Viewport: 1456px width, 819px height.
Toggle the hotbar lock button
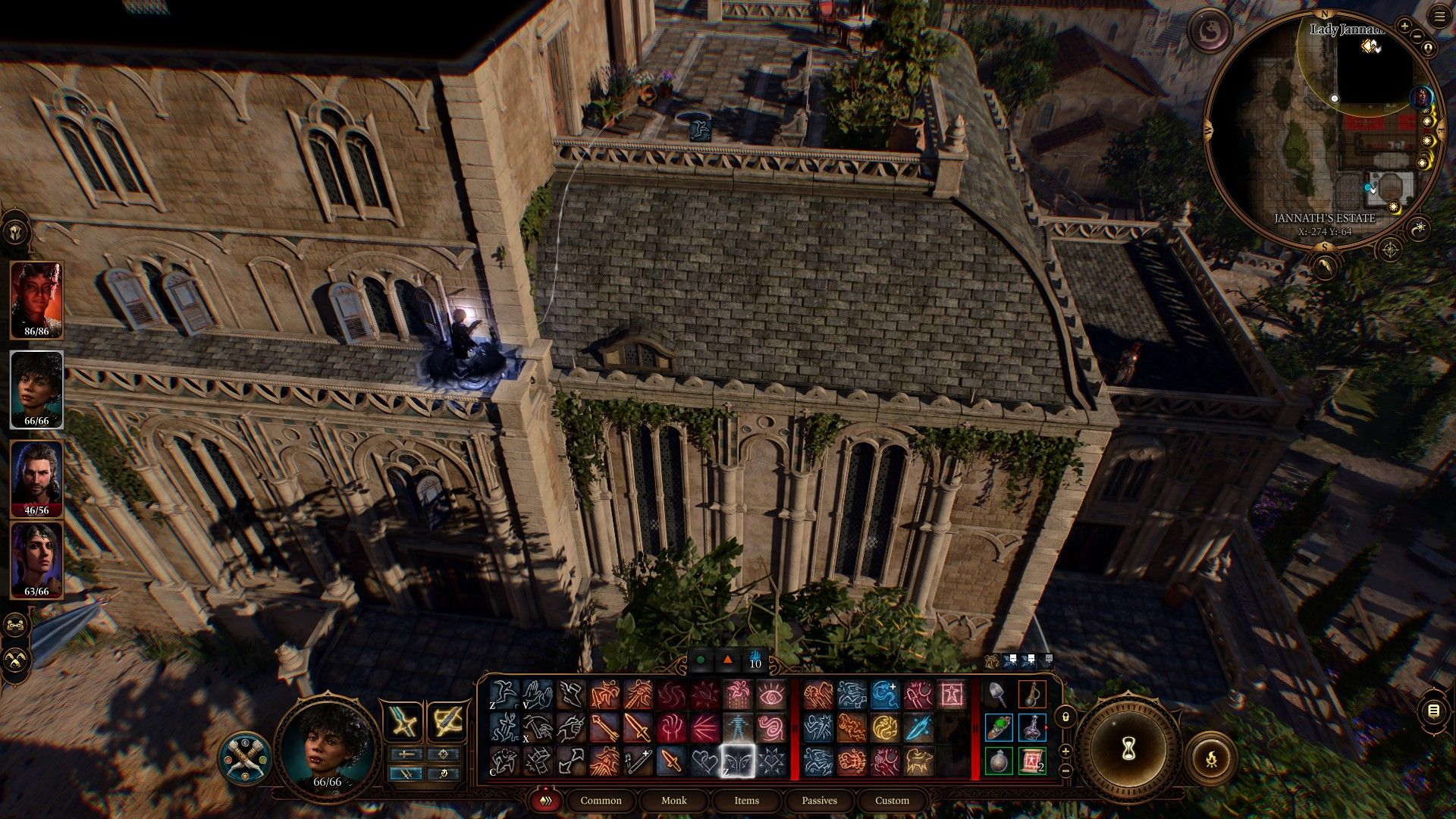1065,717
